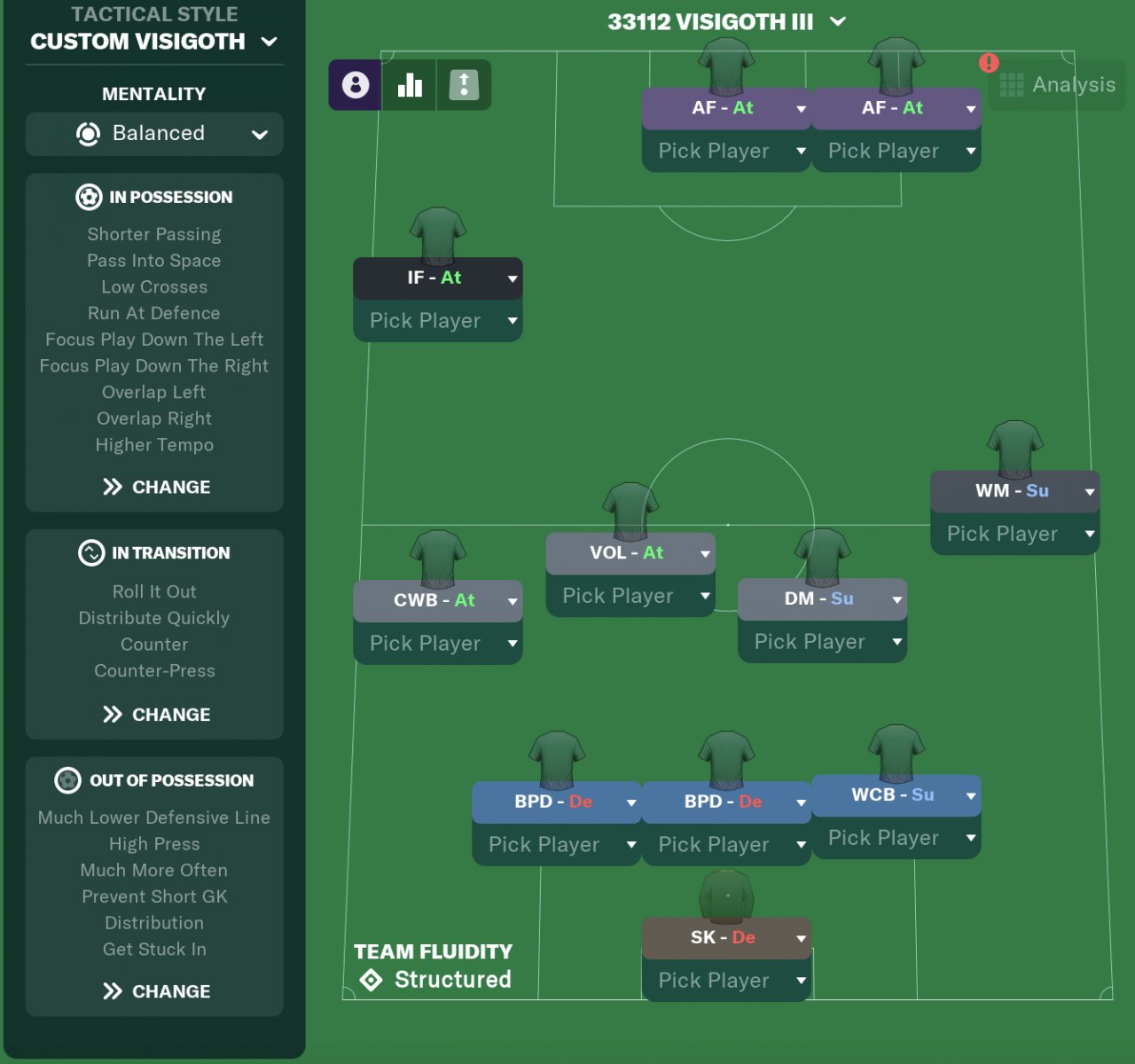The width and height of the screenshot is (1135, 1064).
Task: Click the Structured team fluidity indicator
Action: [436, 980]
